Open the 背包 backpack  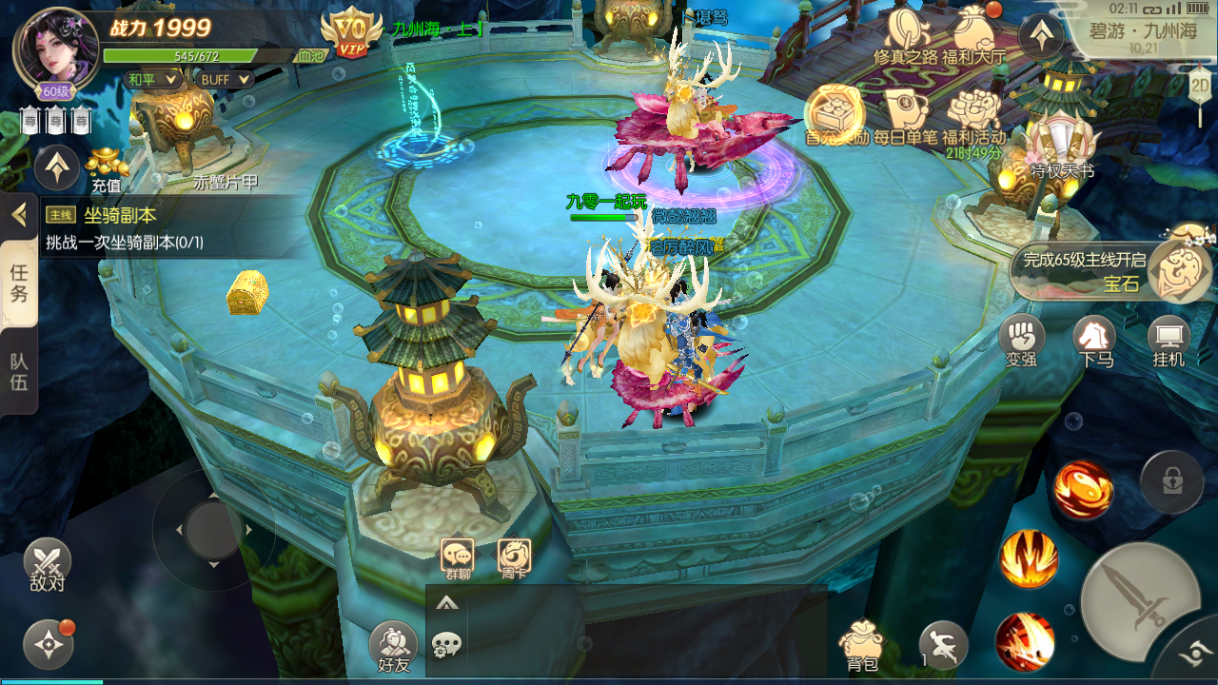click(x=861, y=645)
